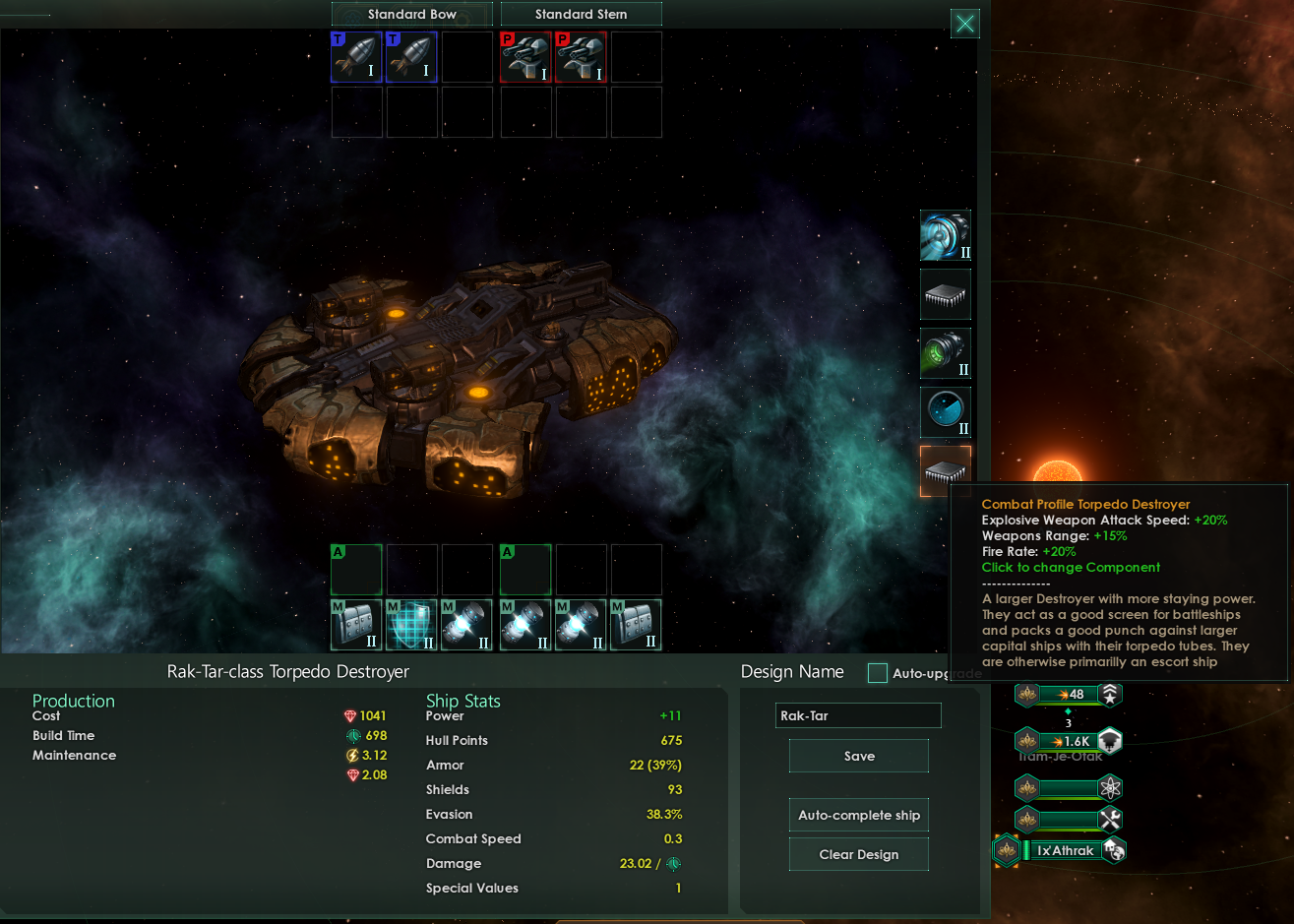
Task: Auto-complete the ship design
Action: (x=859, y=815)
